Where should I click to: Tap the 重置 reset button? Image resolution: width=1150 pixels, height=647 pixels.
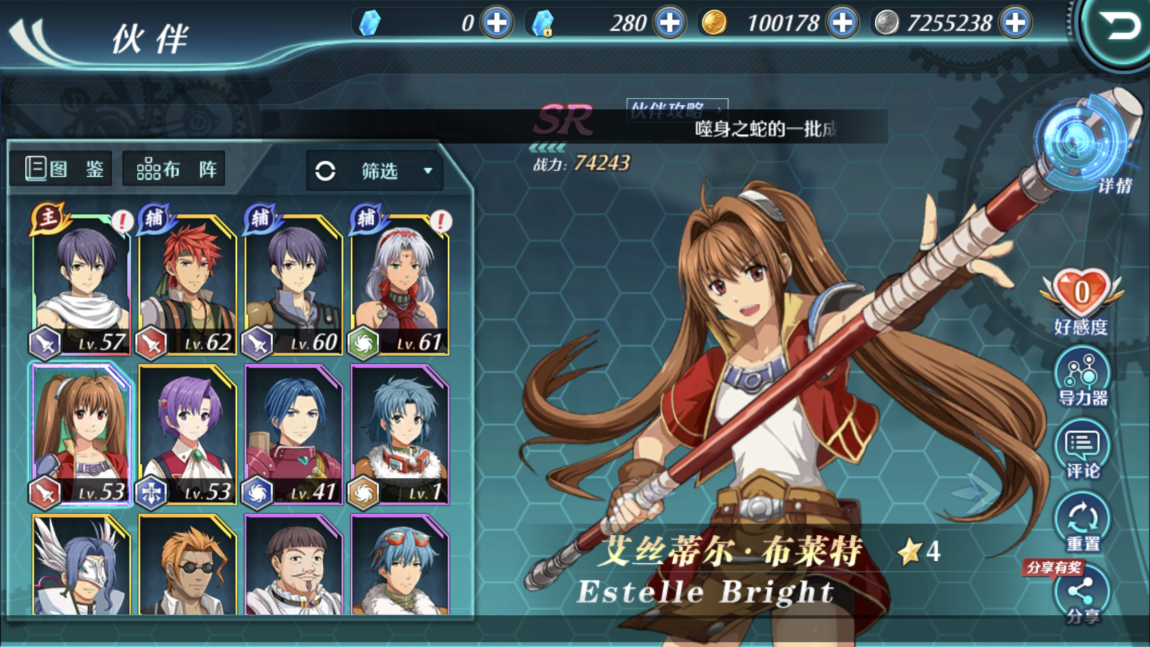1082,523
